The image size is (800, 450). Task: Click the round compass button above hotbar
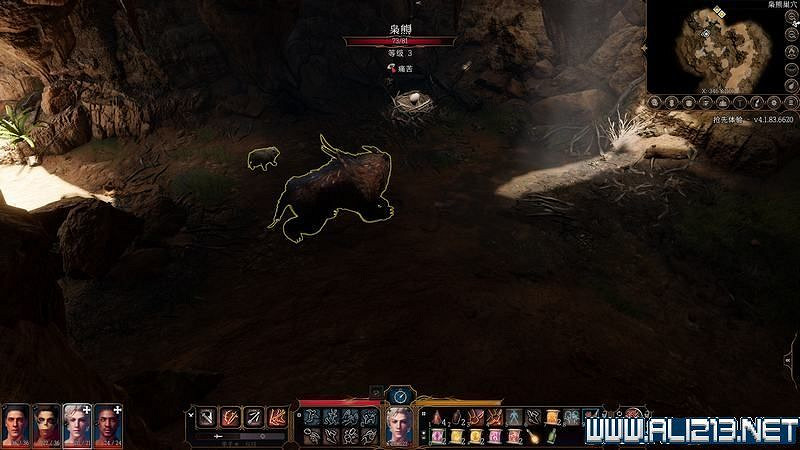(399, 395)
